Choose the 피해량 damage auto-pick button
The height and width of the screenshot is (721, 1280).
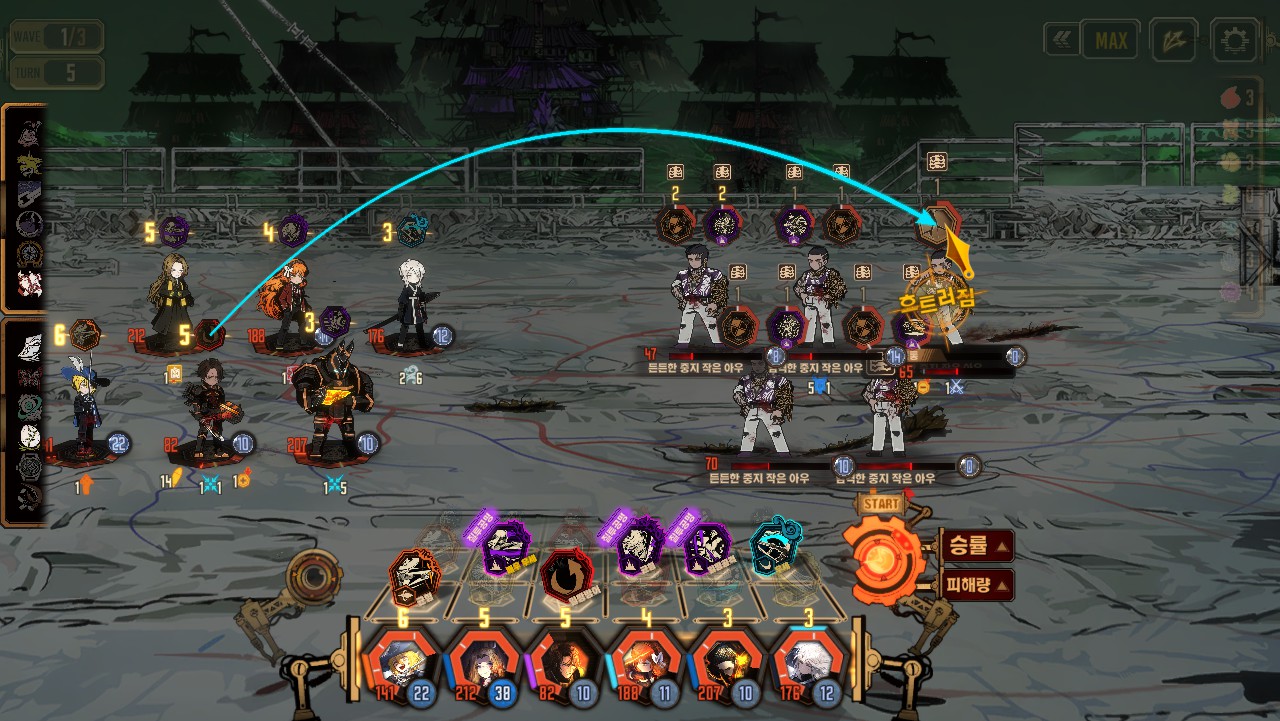[977, 584]
